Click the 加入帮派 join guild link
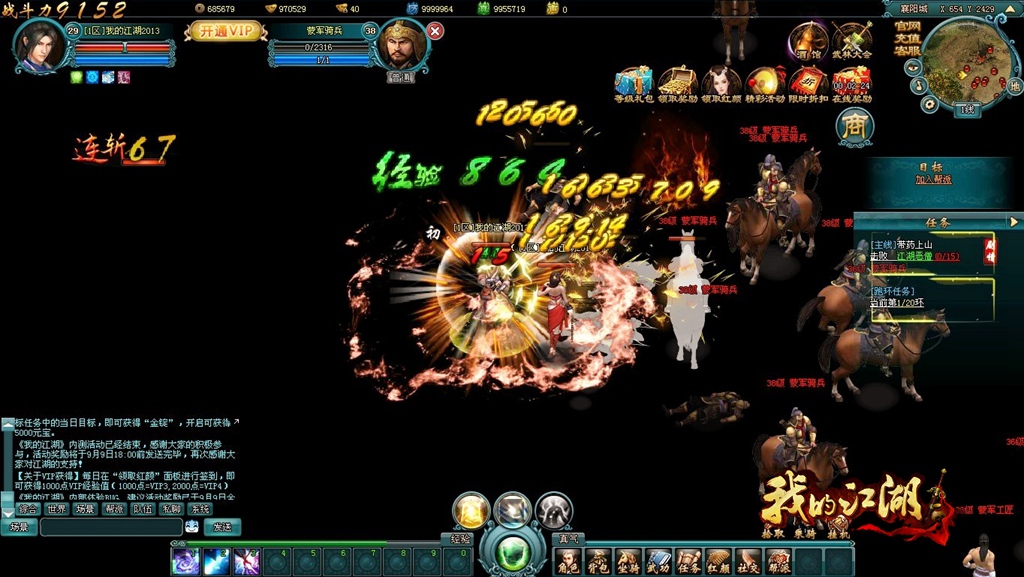This screenshot has height=577, width=1024. [x=933, y=180]
